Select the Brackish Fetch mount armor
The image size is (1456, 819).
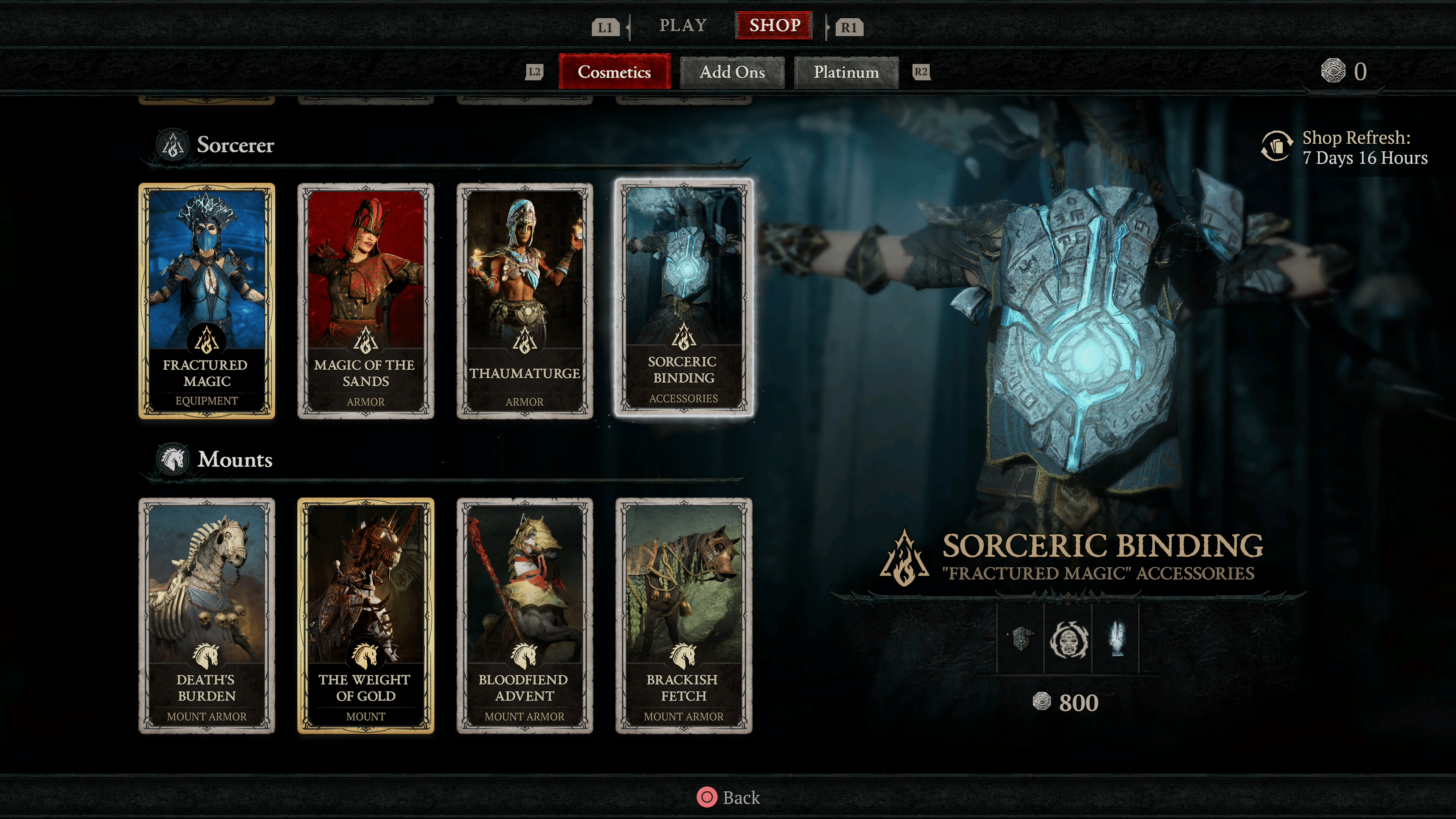(x=683, y=615)
